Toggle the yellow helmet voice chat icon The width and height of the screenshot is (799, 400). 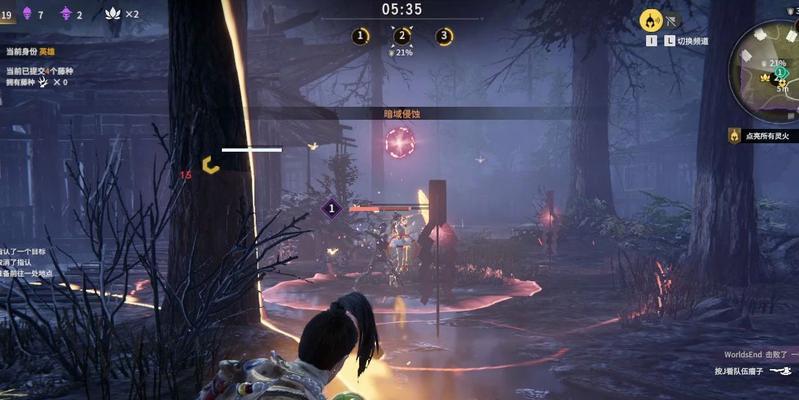[650, 19]
